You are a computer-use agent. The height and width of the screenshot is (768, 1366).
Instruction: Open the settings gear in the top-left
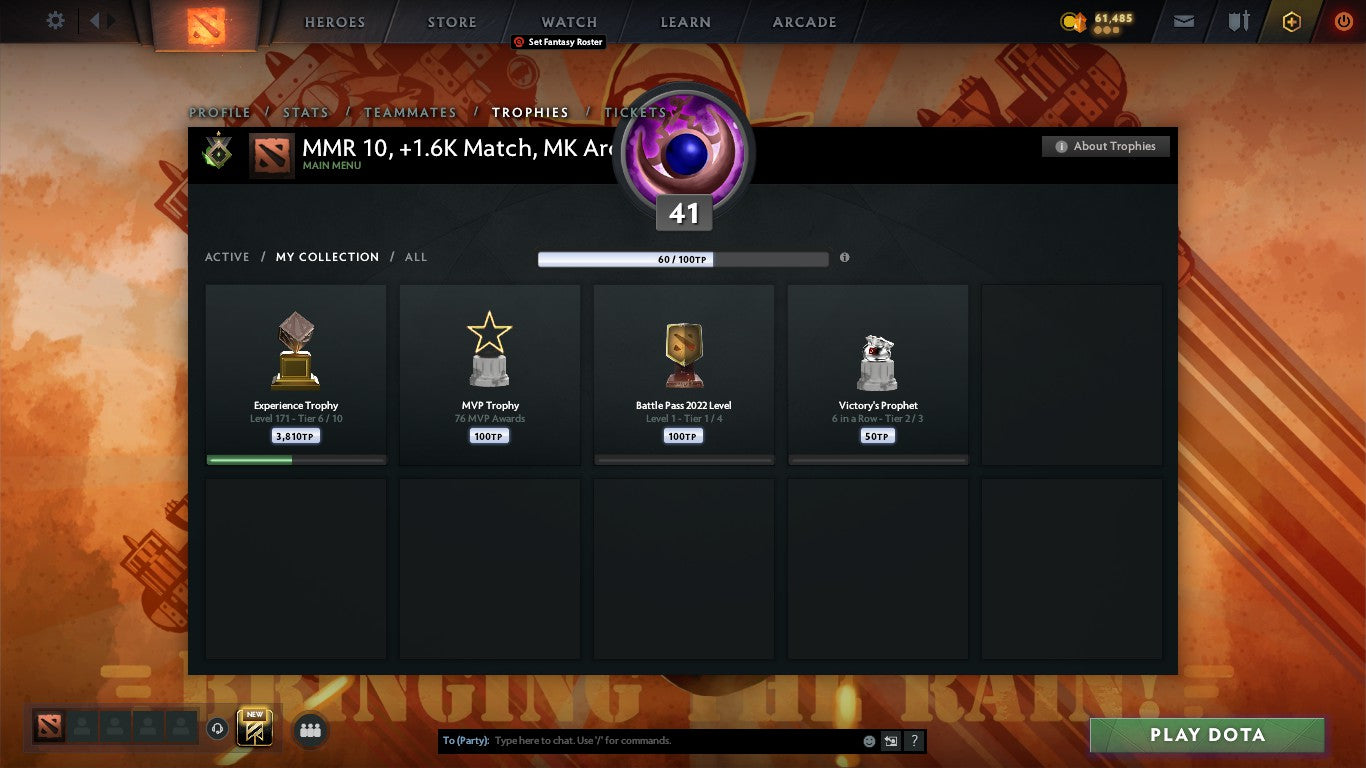(55, 20)
